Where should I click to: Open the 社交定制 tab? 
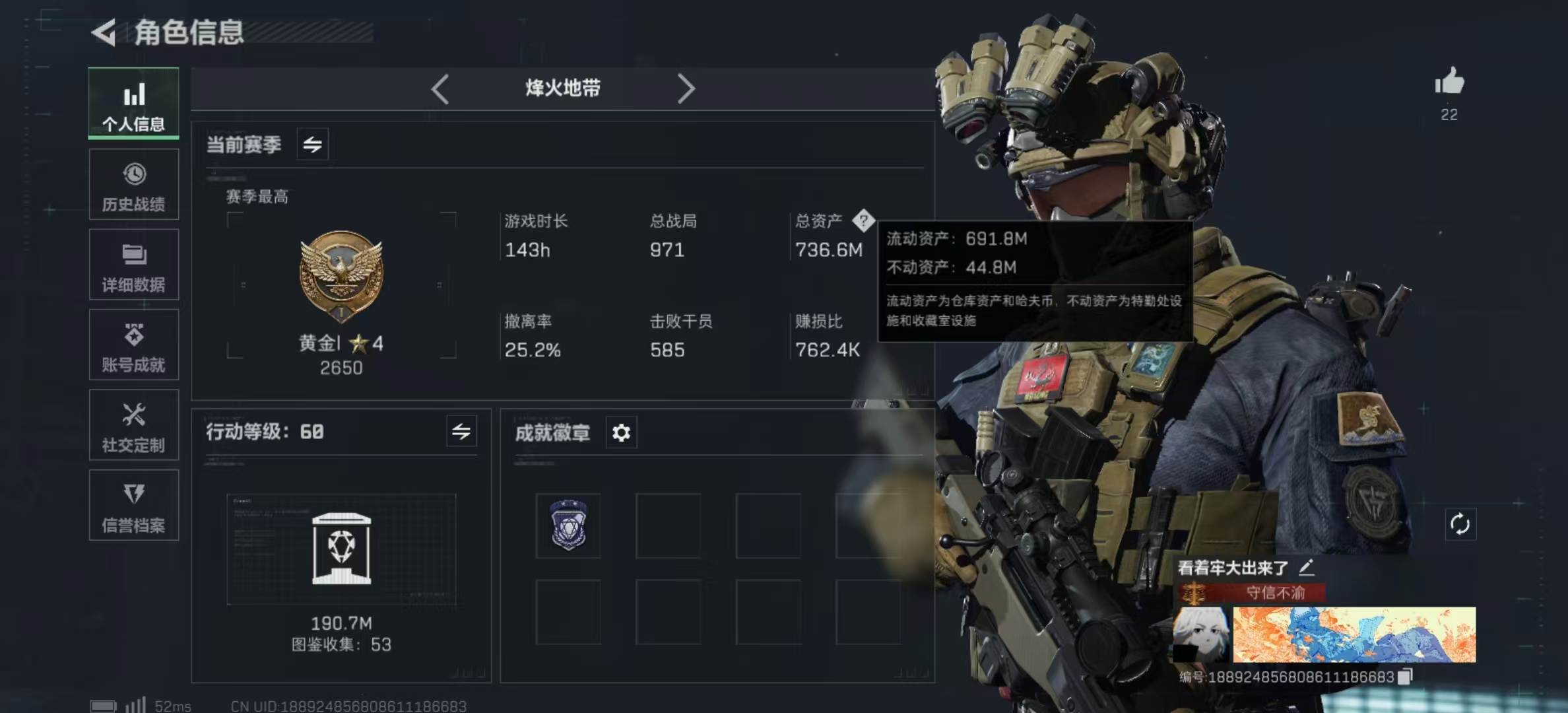(134, 425)
